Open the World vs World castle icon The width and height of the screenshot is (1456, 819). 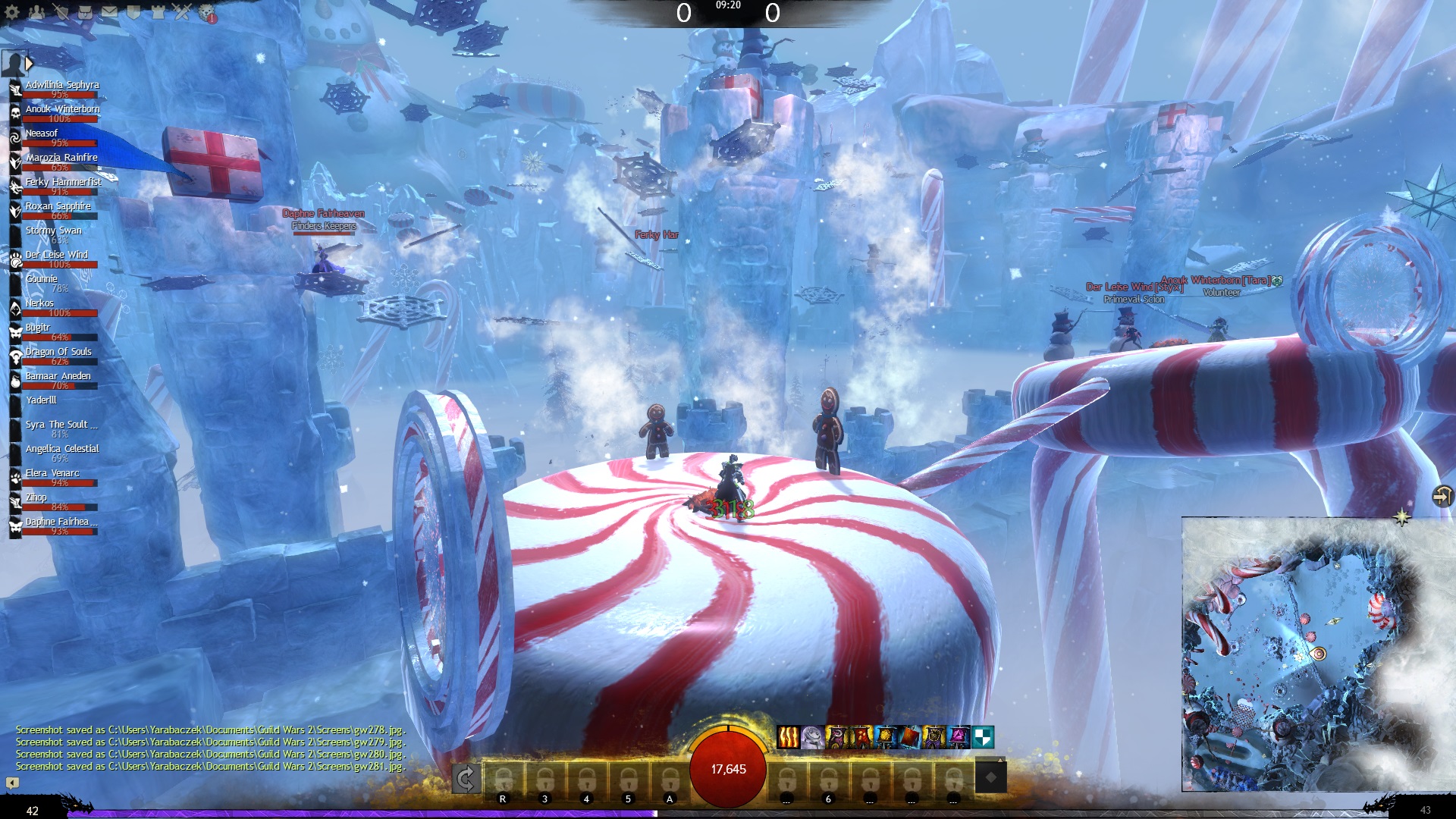click(x=158, y=12)
